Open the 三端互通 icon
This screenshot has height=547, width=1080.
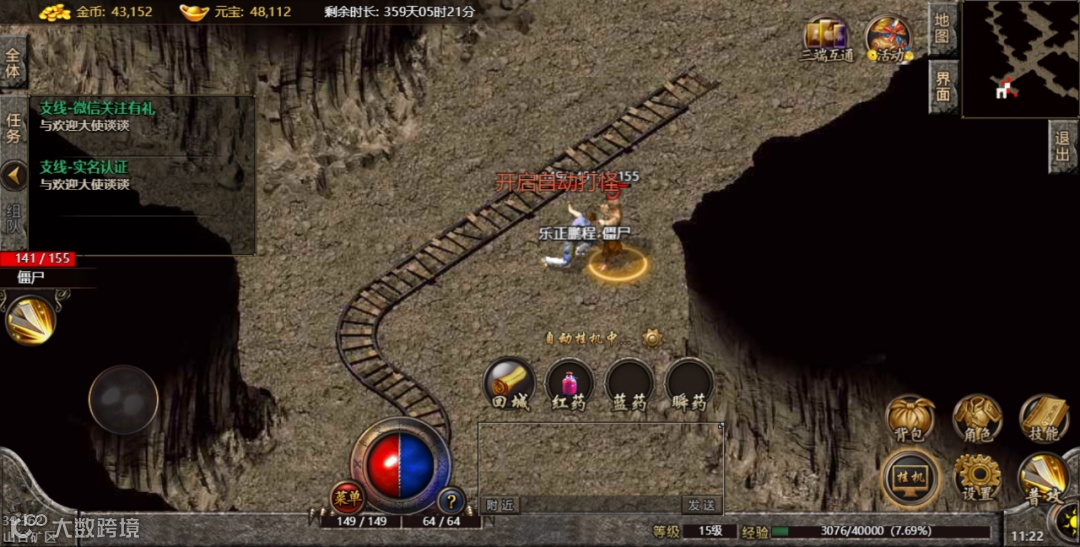coord(826,40)
